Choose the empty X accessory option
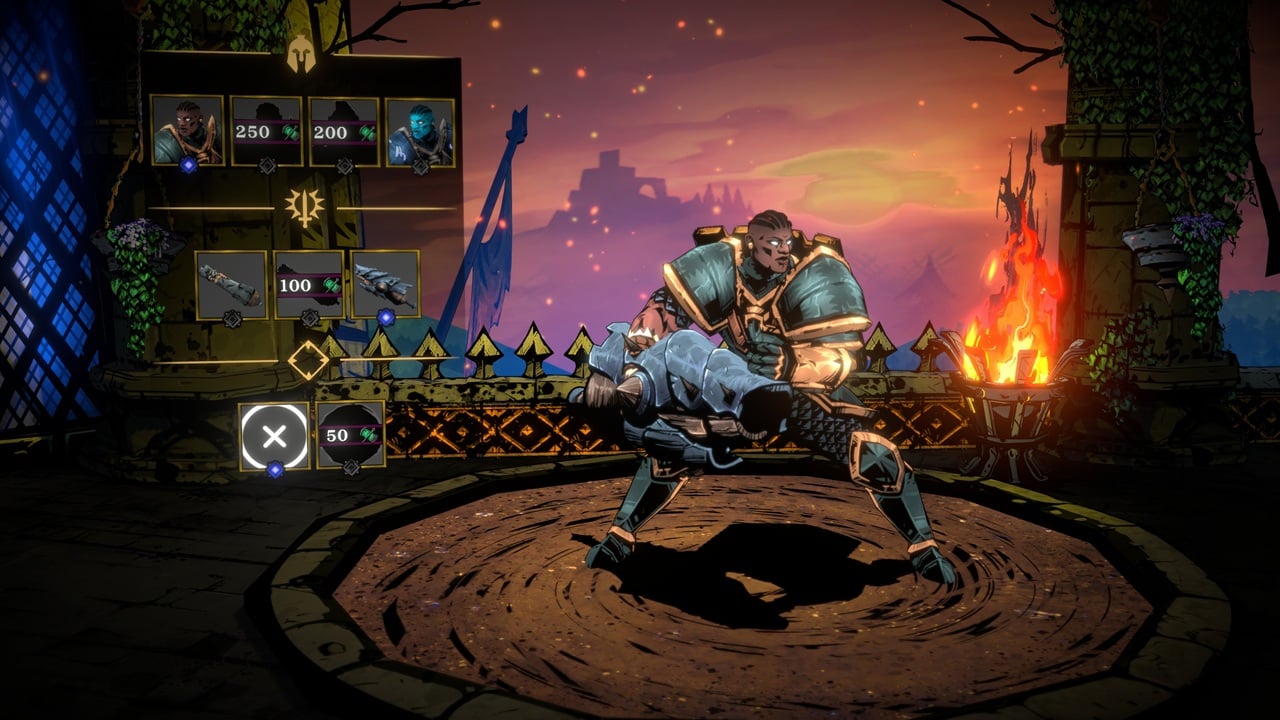The height and width of the screenshot is (720, 1280). pyautogui.click(x=274, y=435)
